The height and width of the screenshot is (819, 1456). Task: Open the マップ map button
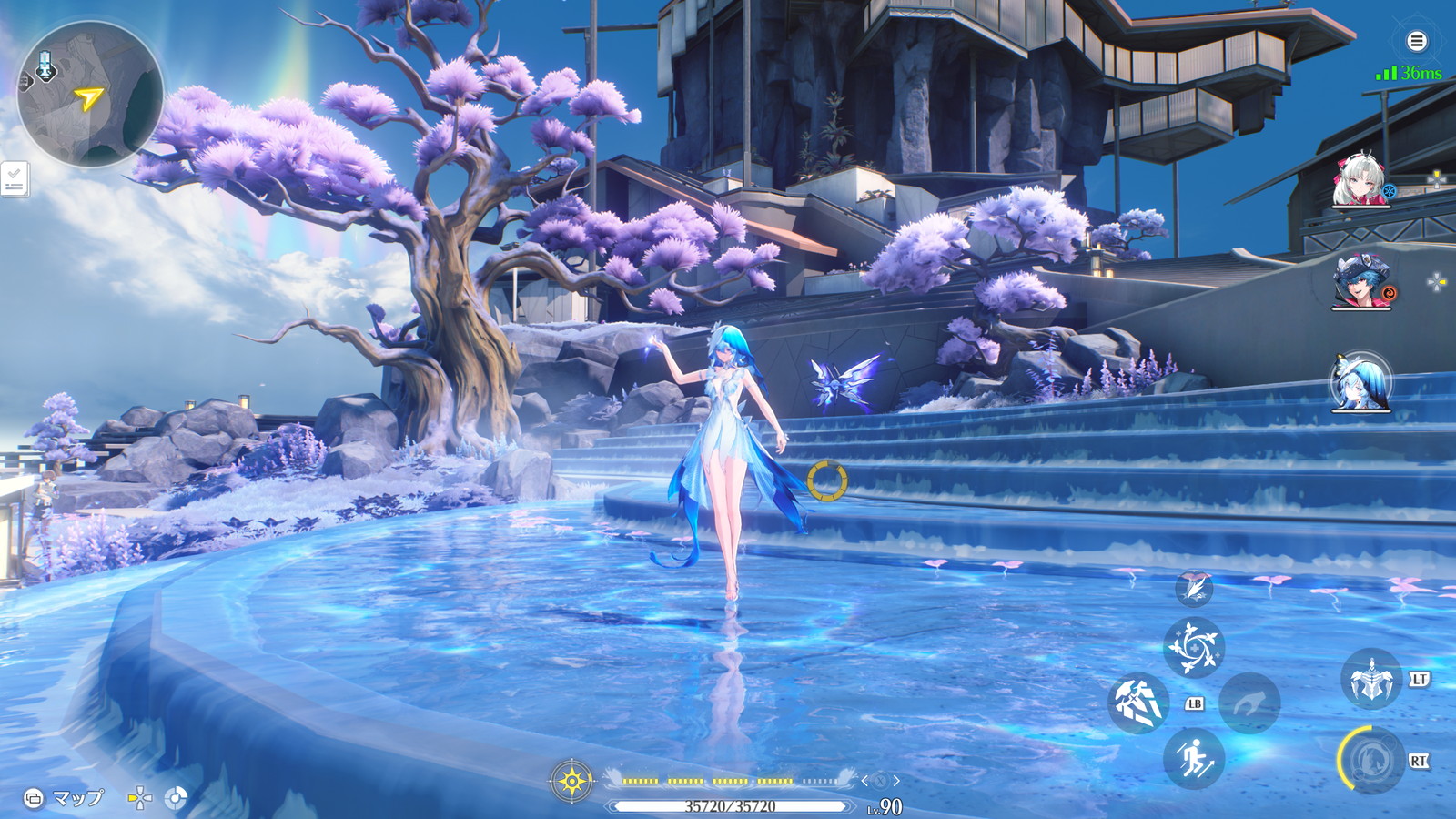66,798
